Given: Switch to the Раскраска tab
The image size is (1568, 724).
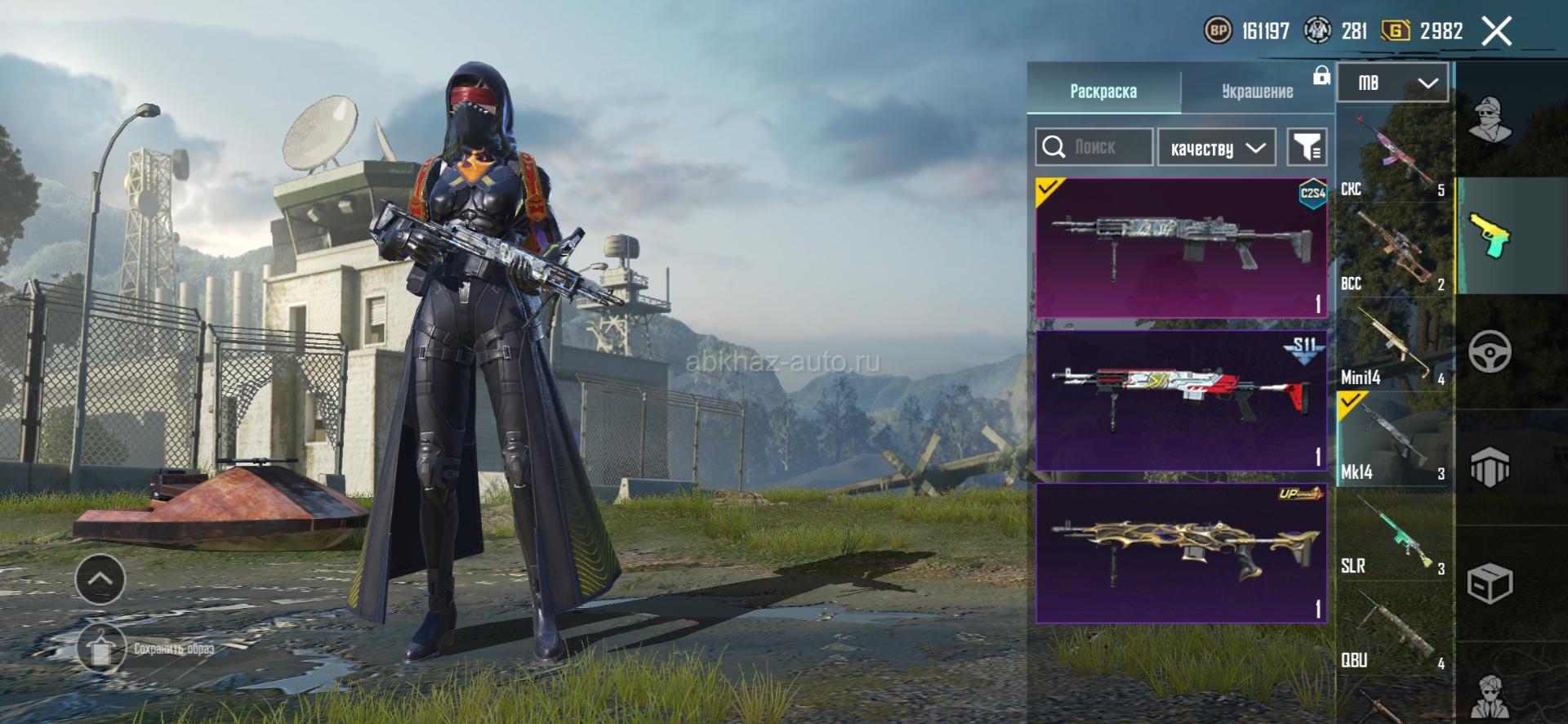Looking at the screenshot, I should pos(1102,91).
